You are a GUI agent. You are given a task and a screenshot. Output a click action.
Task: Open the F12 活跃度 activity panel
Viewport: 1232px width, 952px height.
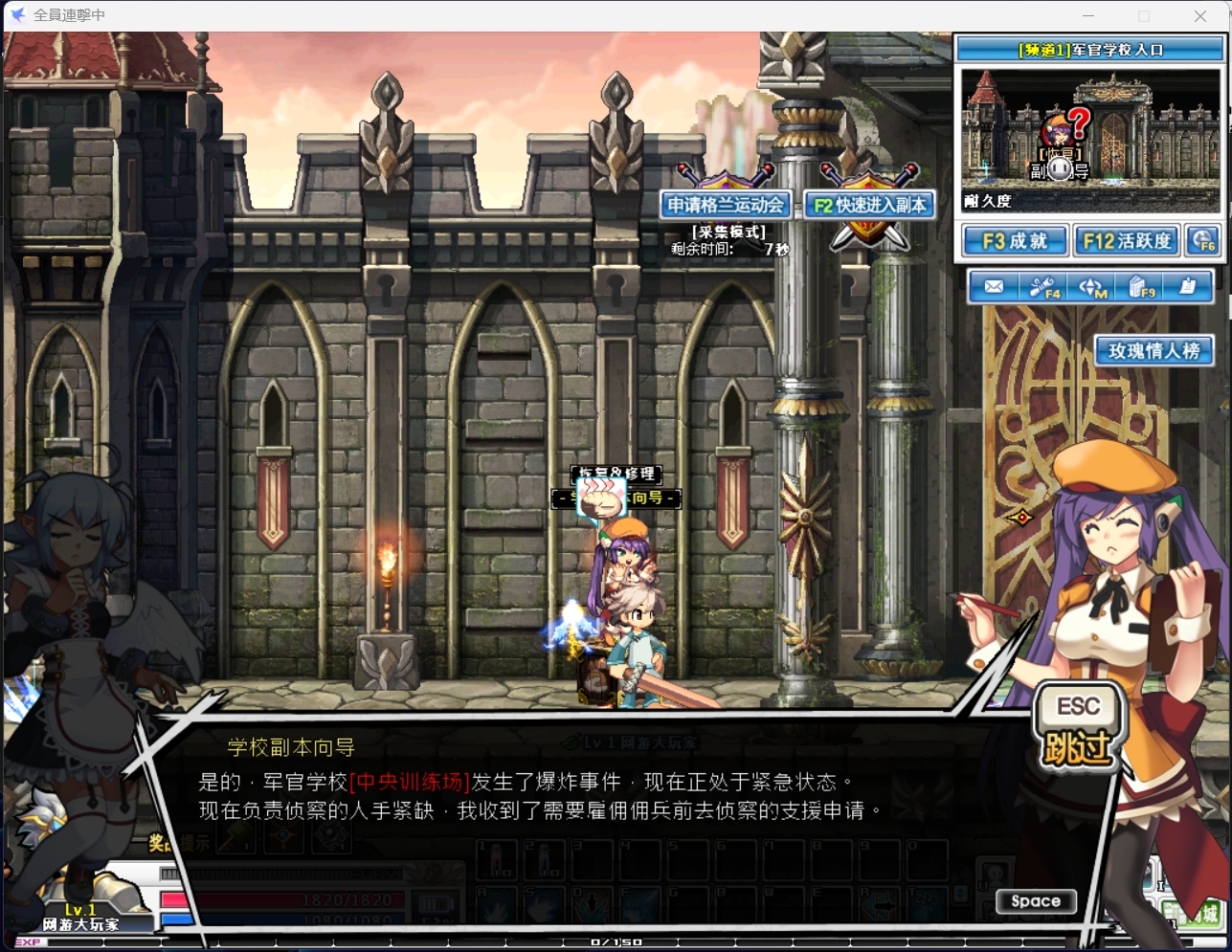coord(1127,241)
